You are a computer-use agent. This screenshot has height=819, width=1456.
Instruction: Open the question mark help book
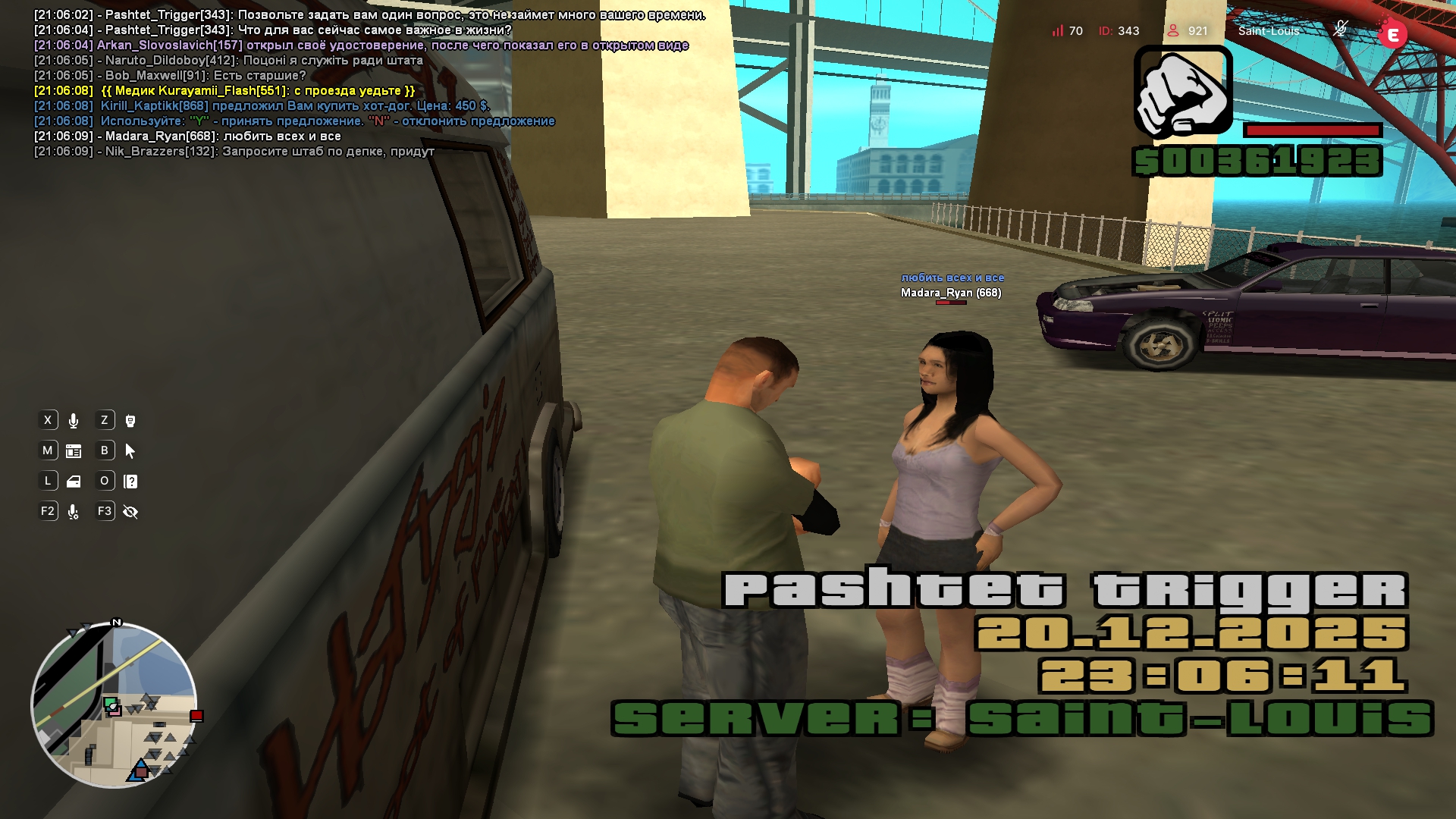130,482
